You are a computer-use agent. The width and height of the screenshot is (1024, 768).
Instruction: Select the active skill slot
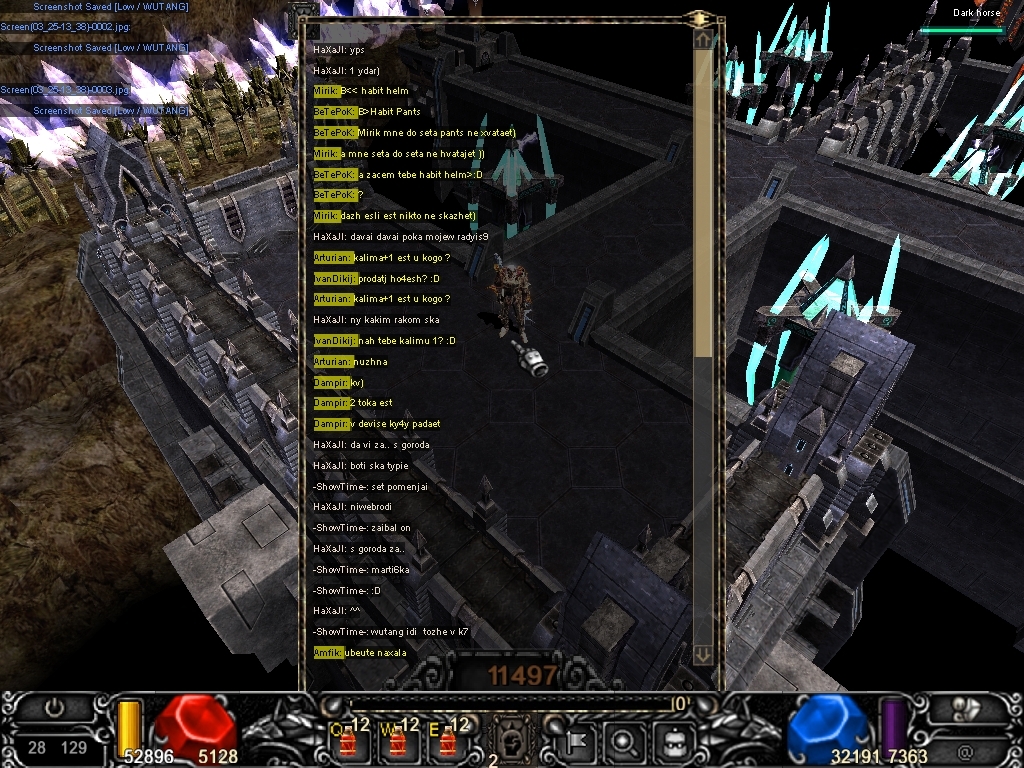tap(510, 741)
